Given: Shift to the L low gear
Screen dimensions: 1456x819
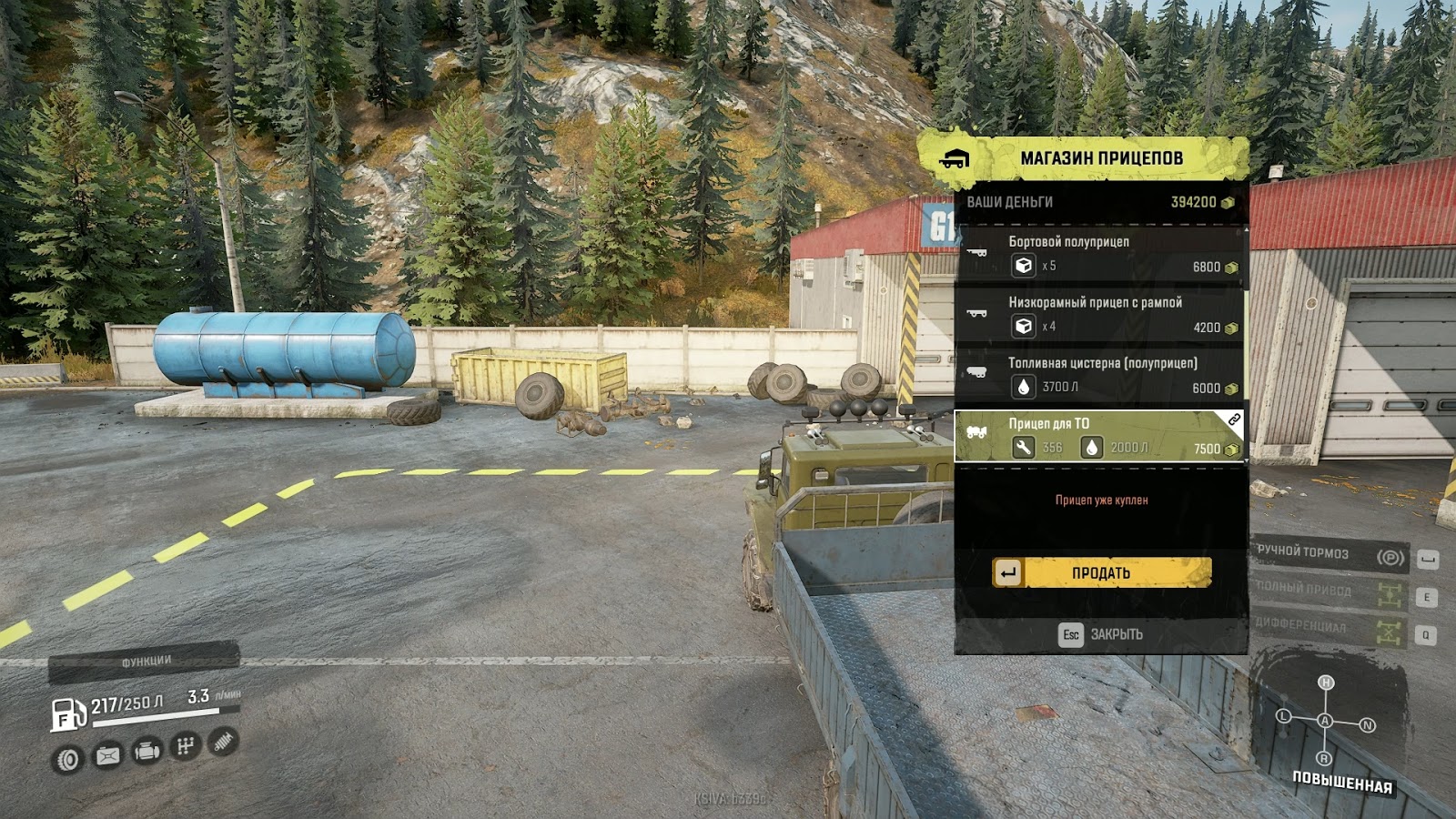Looking at the screenshot, I should click(x=1284, y=716).
